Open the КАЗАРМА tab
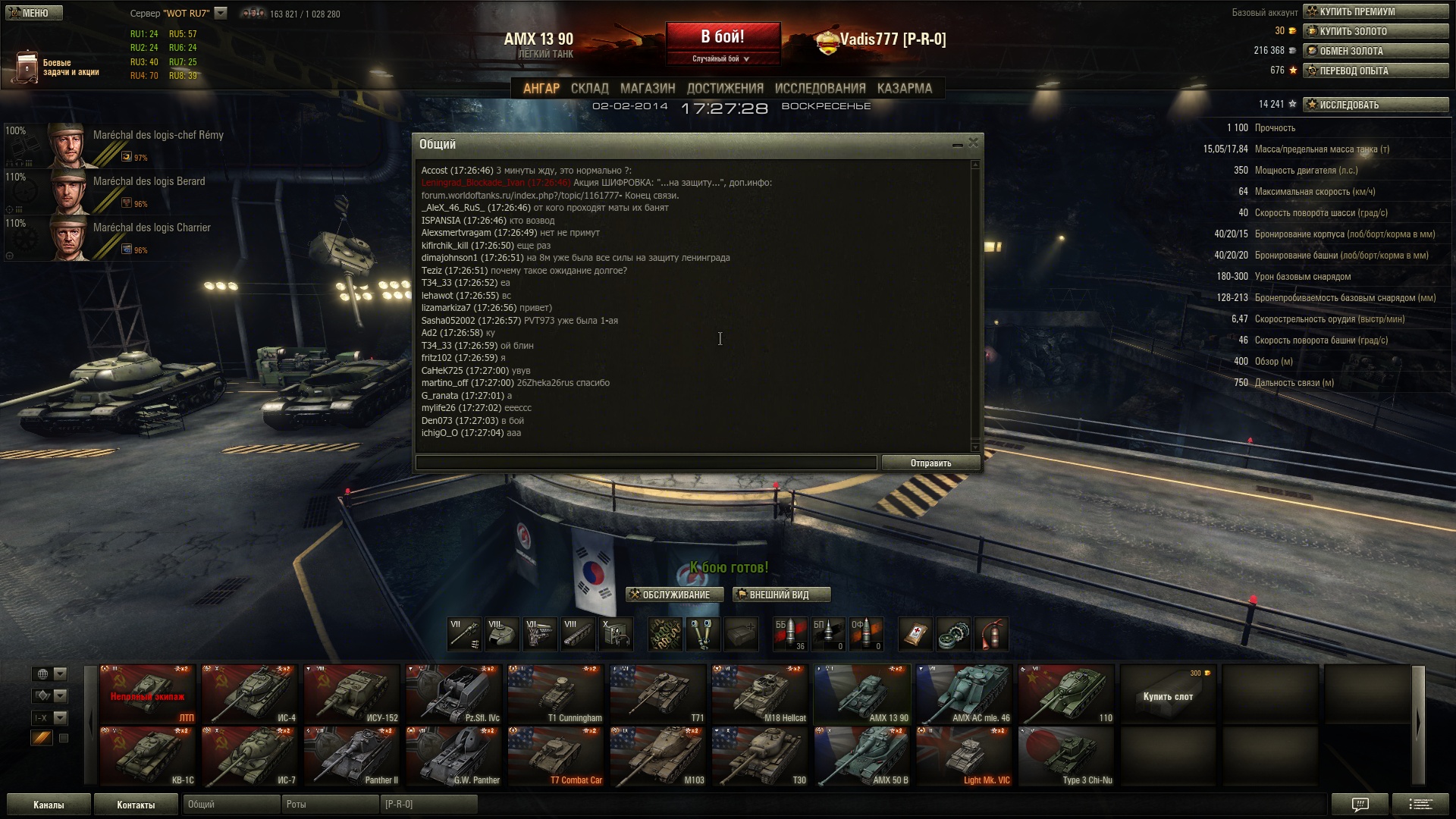This screenshot has height=819, width=1456. 904,89
